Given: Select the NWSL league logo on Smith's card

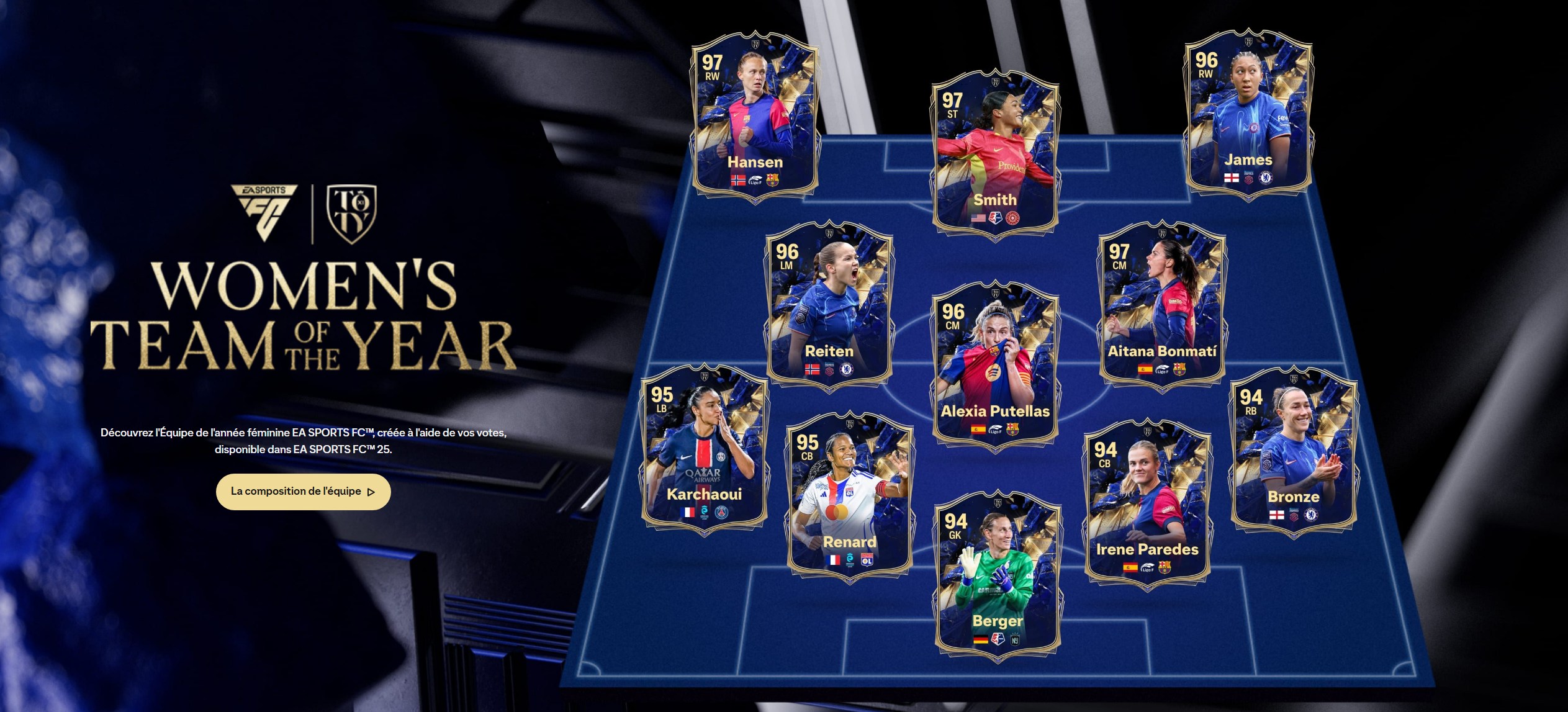Looking at the screenshot, I should point(995,217).
